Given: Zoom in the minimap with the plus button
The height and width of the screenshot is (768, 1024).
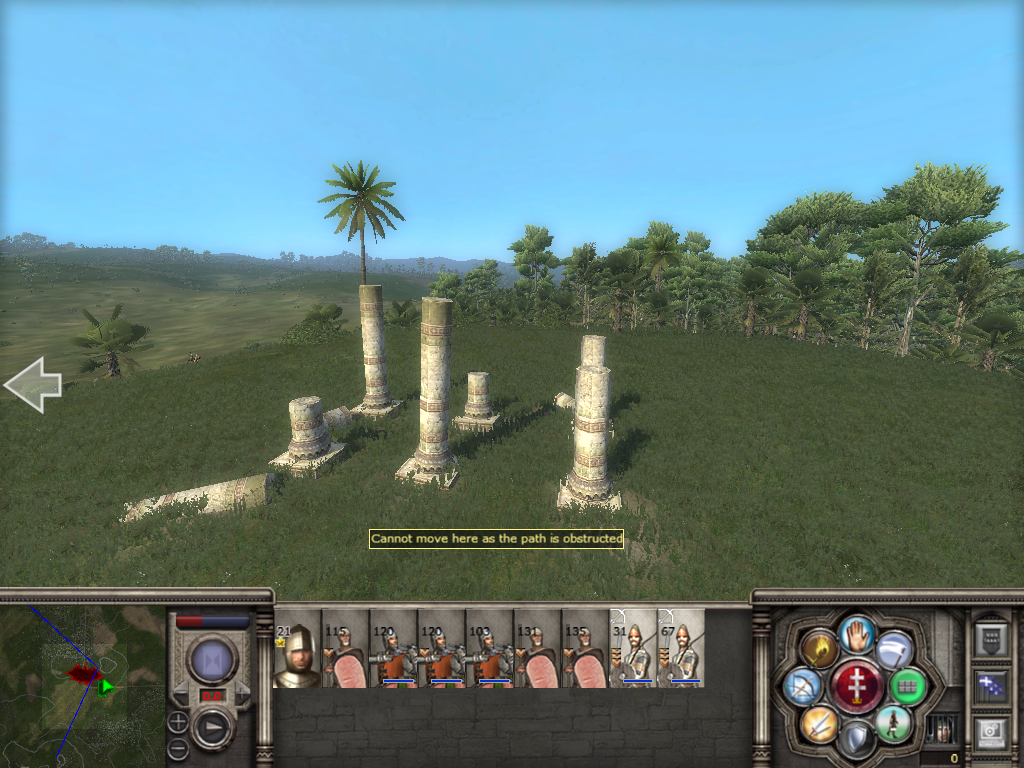Looking at the screenshot, I should 177,721.
